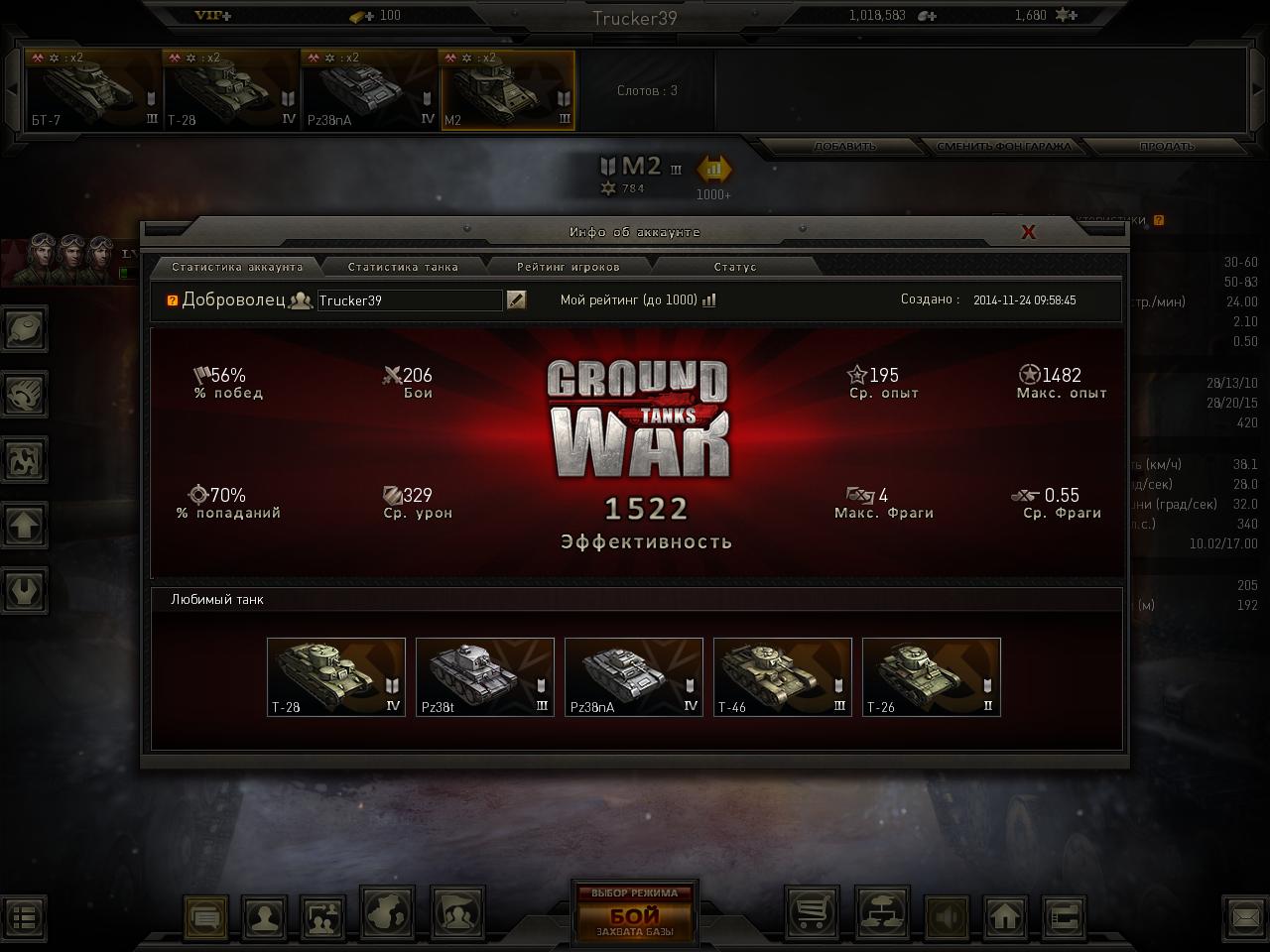1270x952 pixels.
Task: Close the account info window
Action: coord(1029,232)
